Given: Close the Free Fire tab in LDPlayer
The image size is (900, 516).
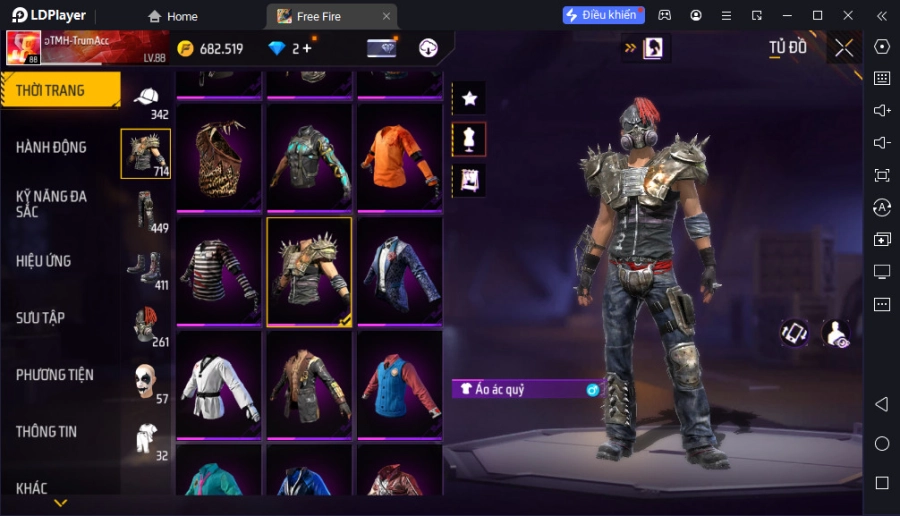Looking at the screenshot, I should (x=386, y=16).
